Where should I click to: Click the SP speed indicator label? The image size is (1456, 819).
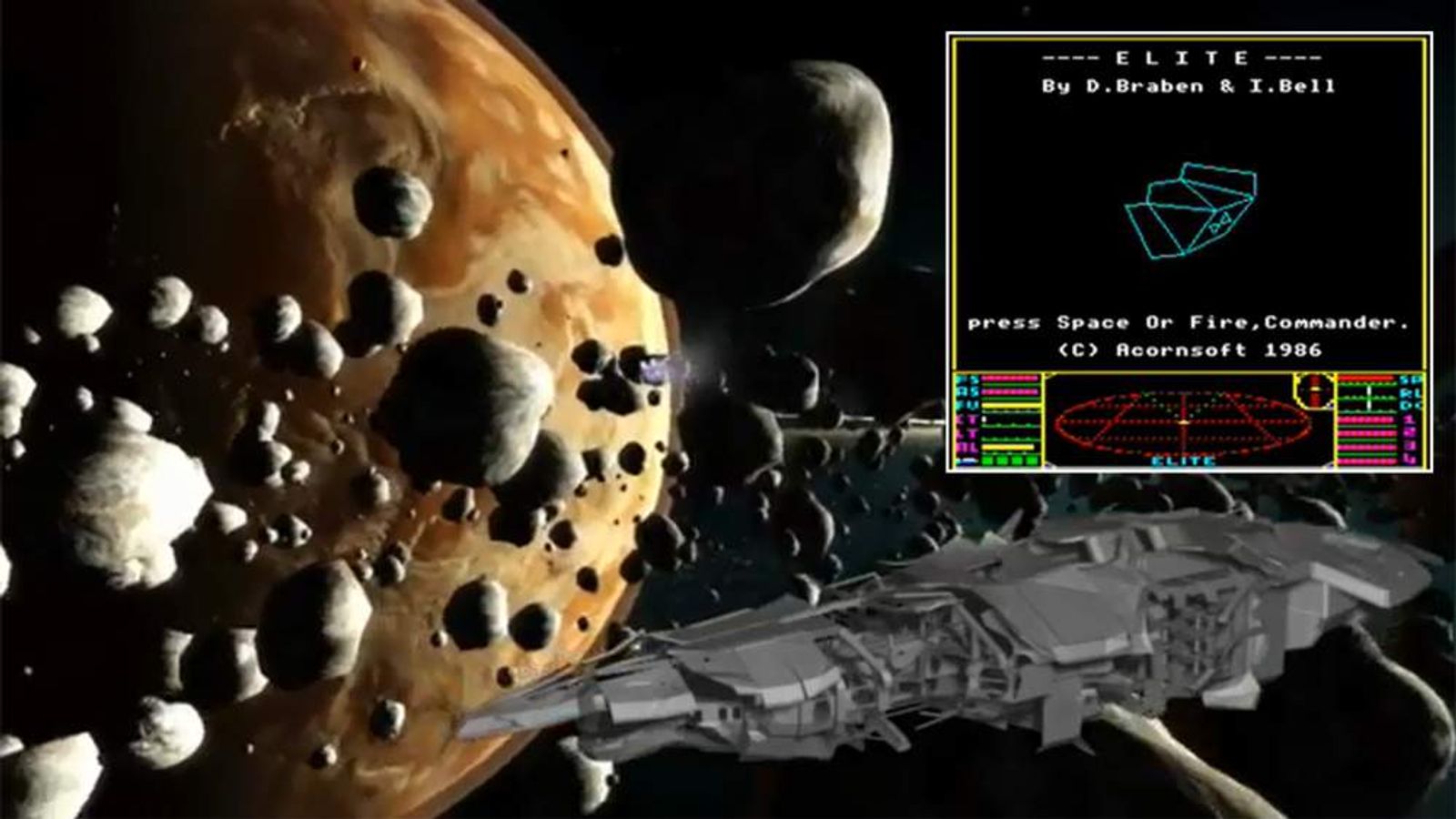point(1405,379)
